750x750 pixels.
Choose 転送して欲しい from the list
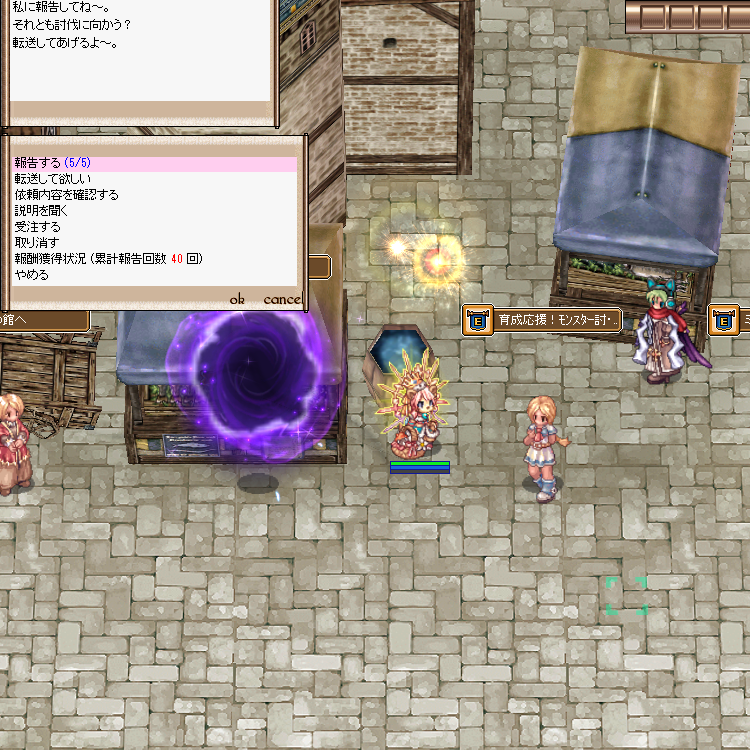click(52, 179)
